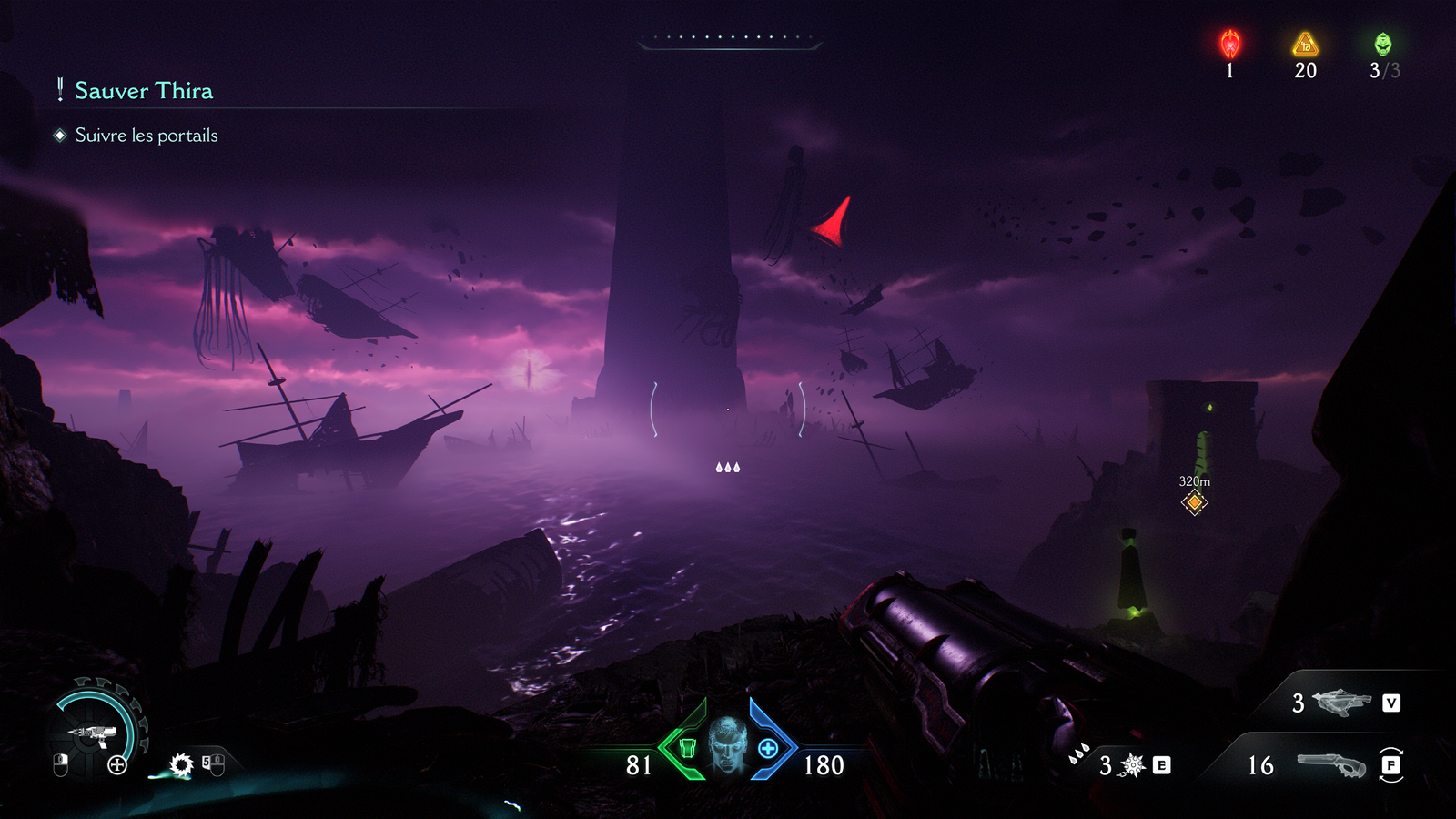This screenshot has height=819, width=1456.
Task: Click the green Slayer helmet lives icon
Action: 1383,44
